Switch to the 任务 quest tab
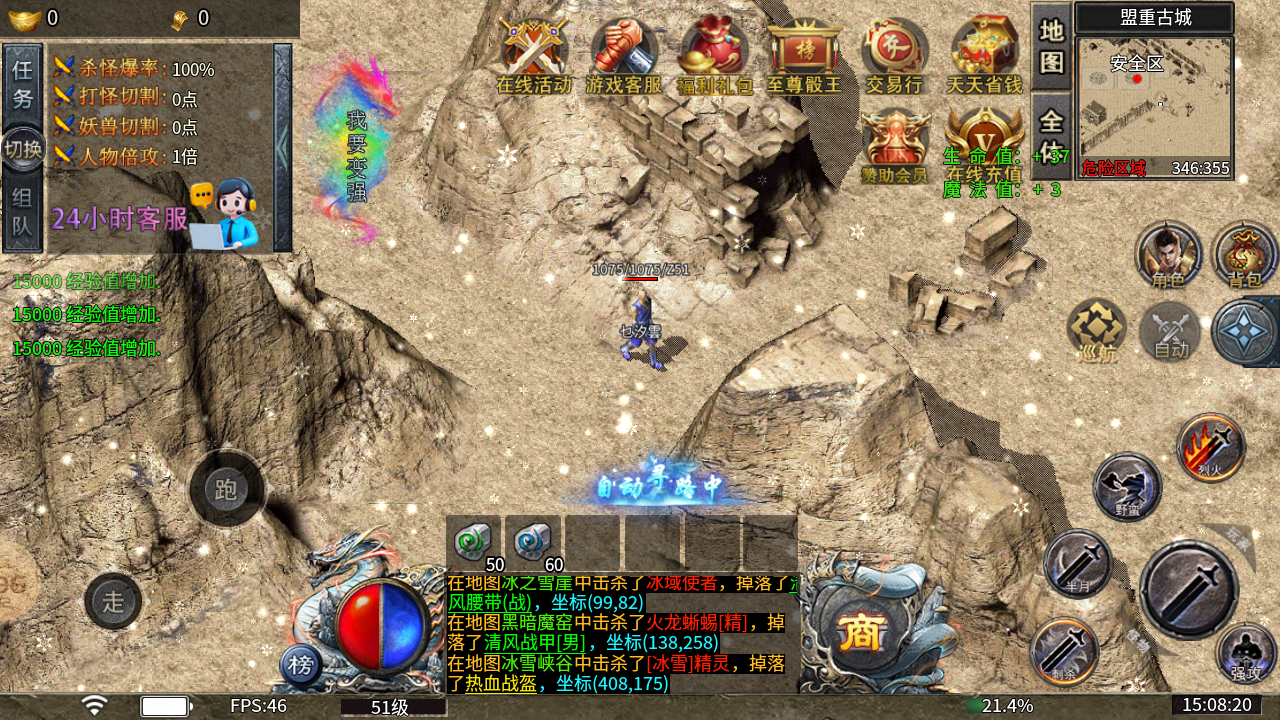The image size is (1280, 720). coord(23,84)
